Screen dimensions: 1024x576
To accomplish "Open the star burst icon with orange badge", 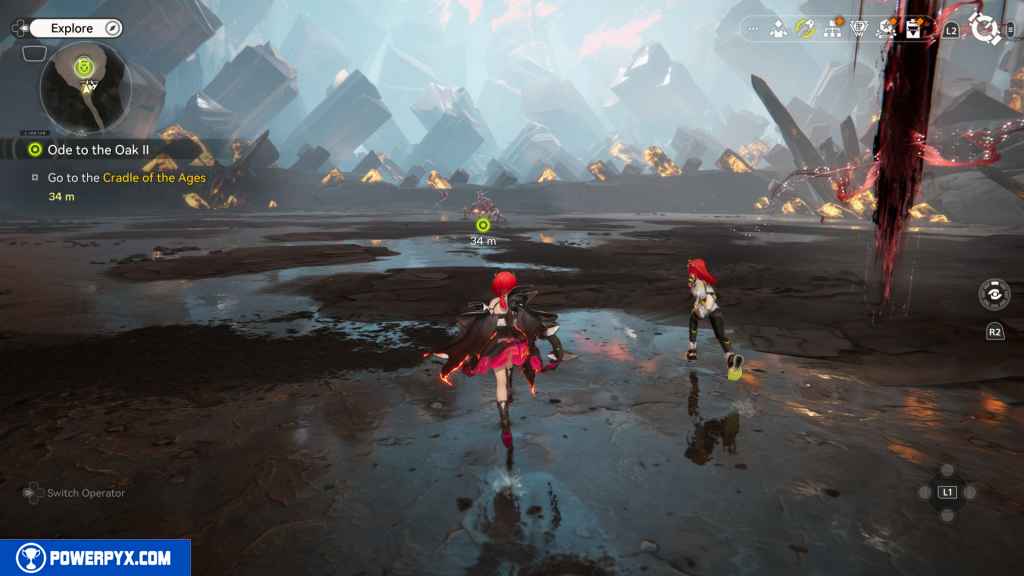I will [x=885, y=29].
